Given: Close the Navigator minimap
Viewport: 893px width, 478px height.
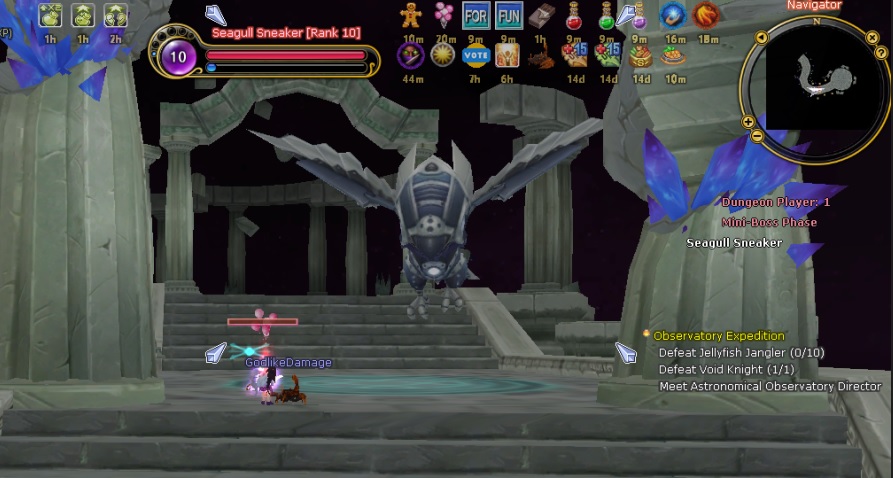Looking at the screenshot, I should tap(872, 37).
